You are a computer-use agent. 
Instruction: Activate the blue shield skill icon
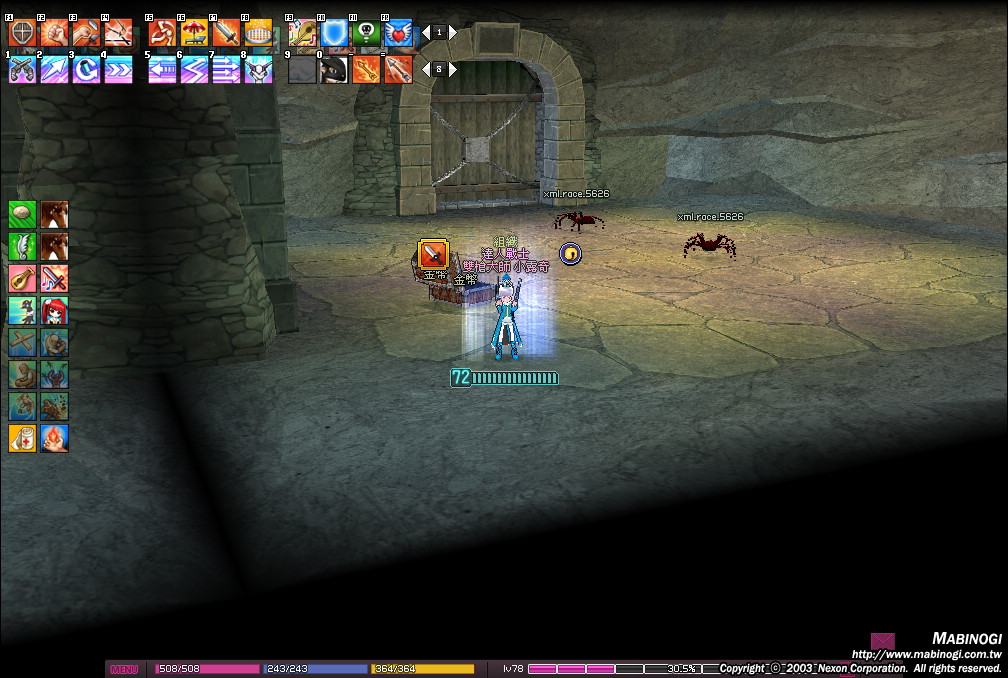coord(334,33)
